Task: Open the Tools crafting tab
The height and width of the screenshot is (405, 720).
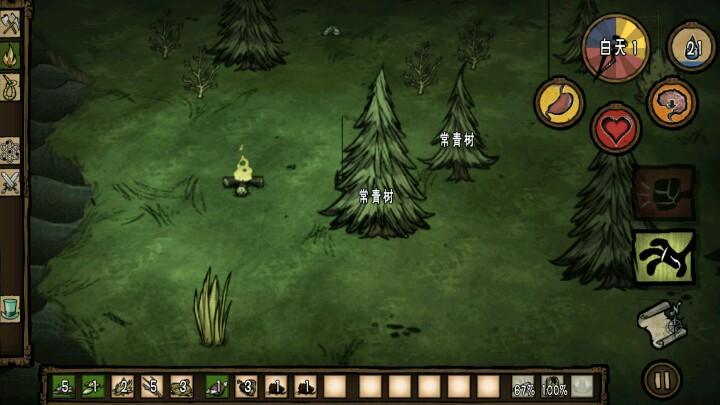Action: click(x=12, y=22)
